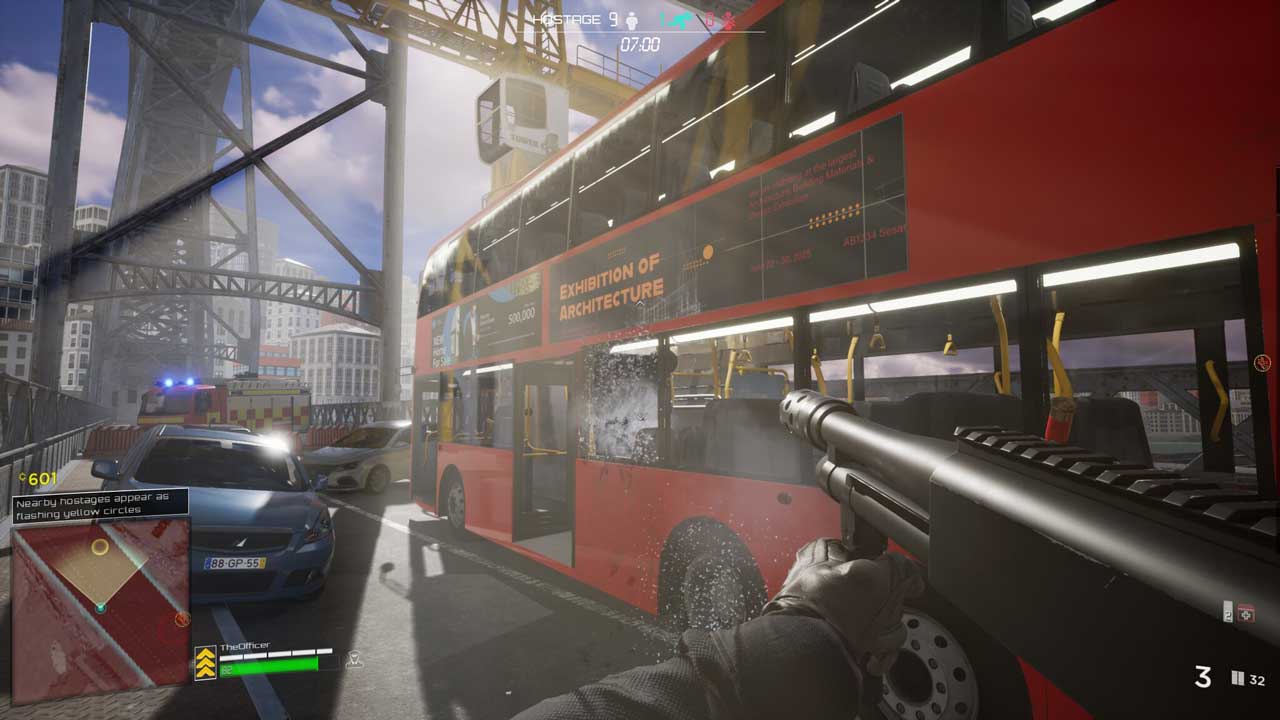
Task: Select the teal running figure team icon
Action: coord(682,20)
